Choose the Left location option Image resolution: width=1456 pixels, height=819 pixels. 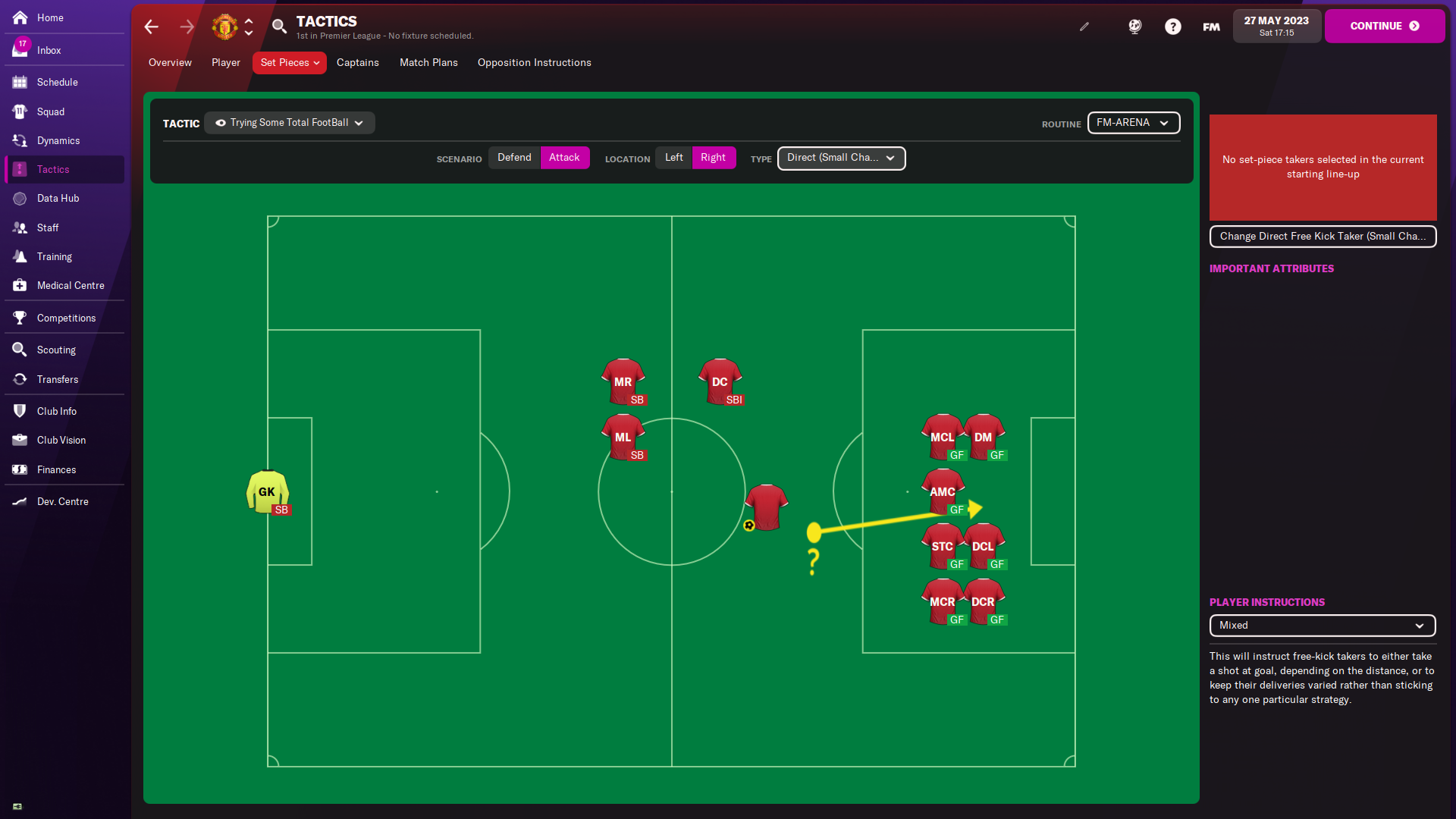[x=673, y=157]
